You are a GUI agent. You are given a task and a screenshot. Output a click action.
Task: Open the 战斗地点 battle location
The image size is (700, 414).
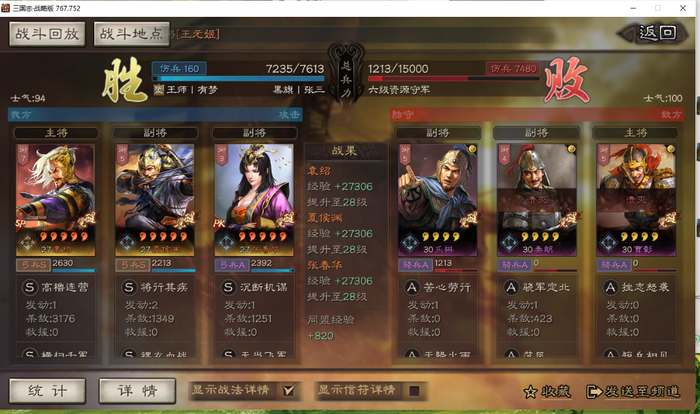132,34
